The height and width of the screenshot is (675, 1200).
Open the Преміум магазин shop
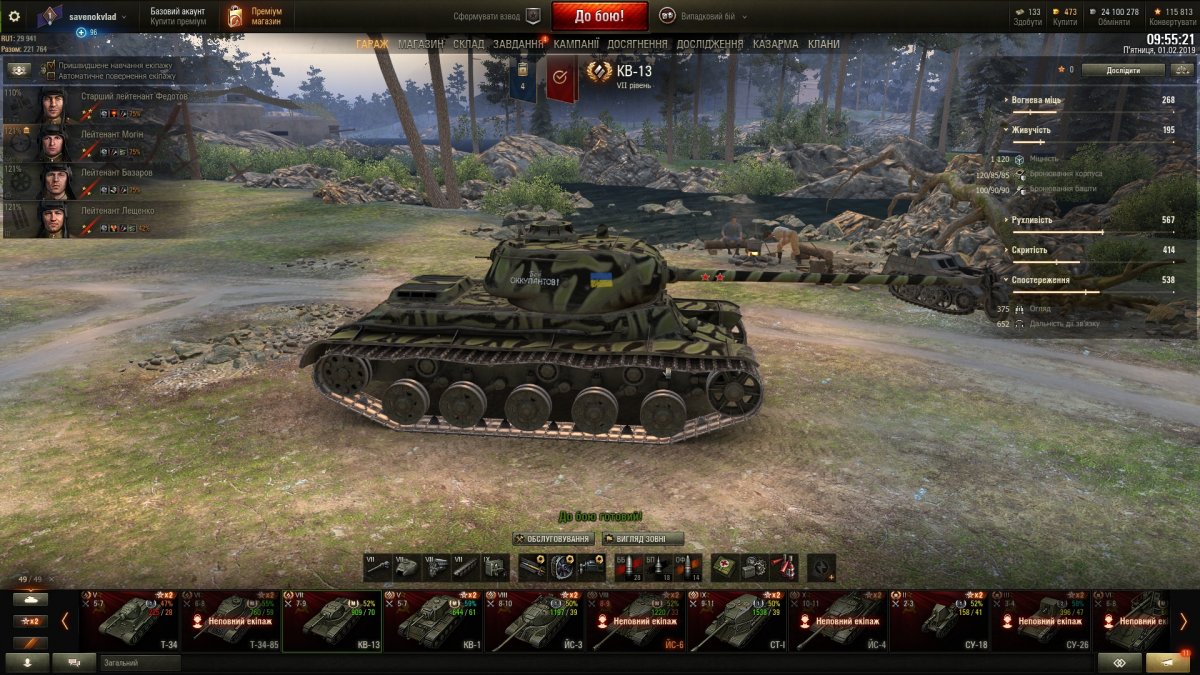point(250,16)
